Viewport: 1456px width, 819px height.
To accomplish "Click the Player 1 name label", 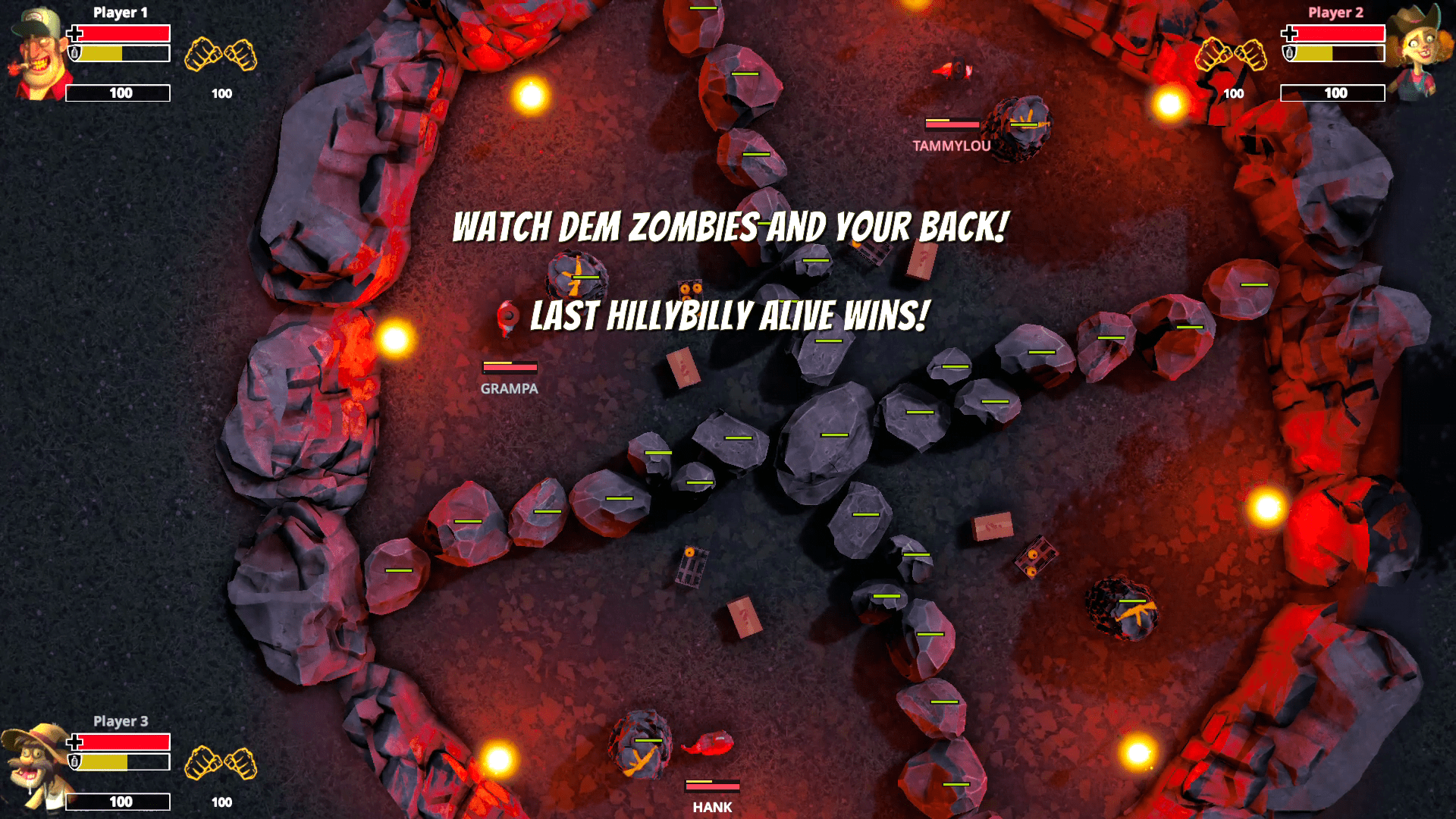I will pyautogui.click(x=121, y=12).
